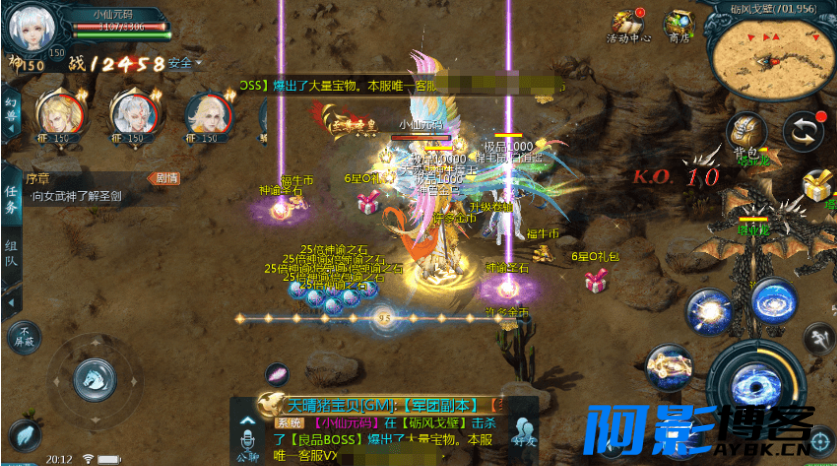This screenshot has height=466, width=837.
Task: Activate the golden slash skill
Action: coord(669,368)
